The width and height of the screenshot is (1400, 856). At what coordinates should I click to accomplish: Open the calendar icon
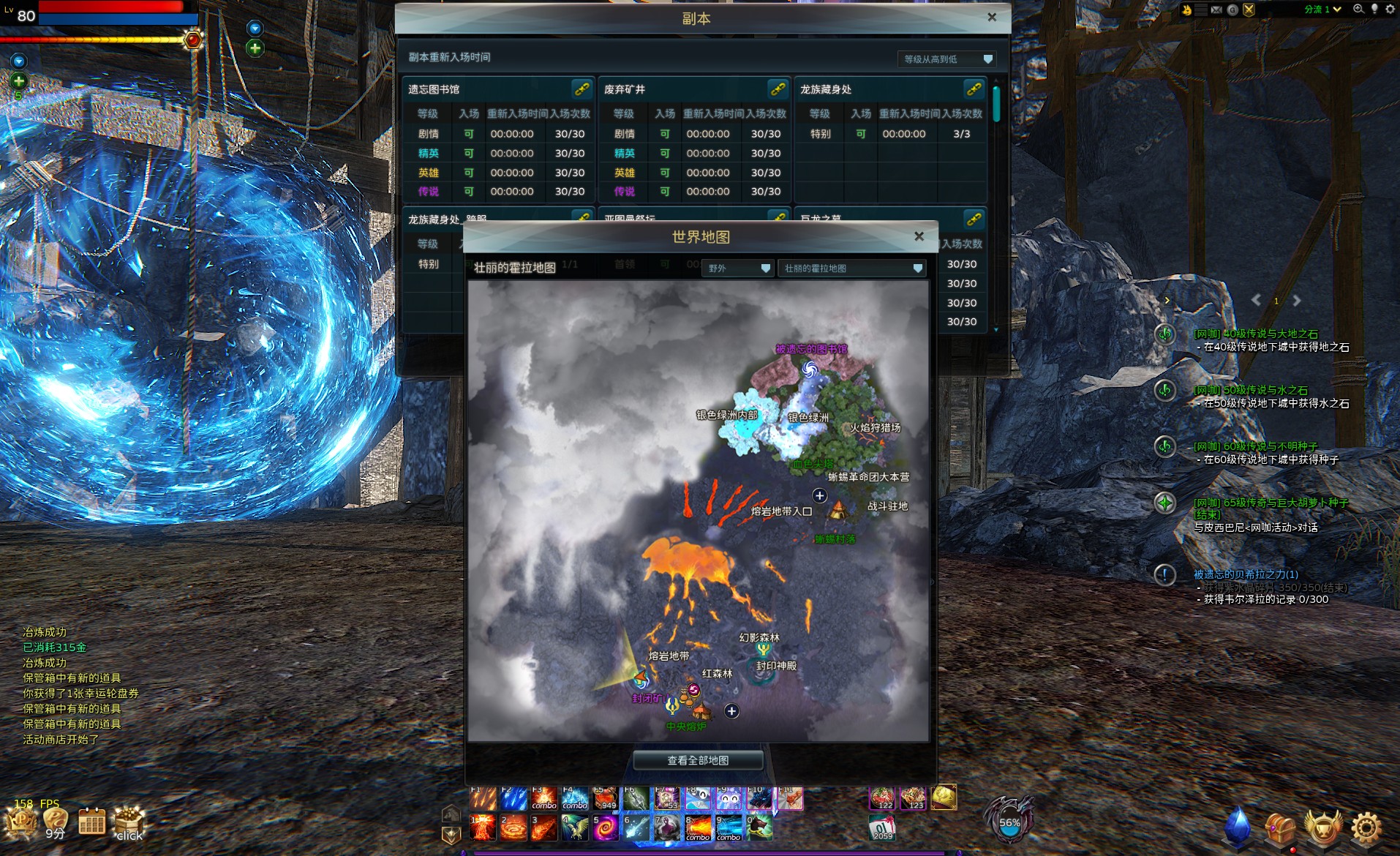[x=91, y=822]
